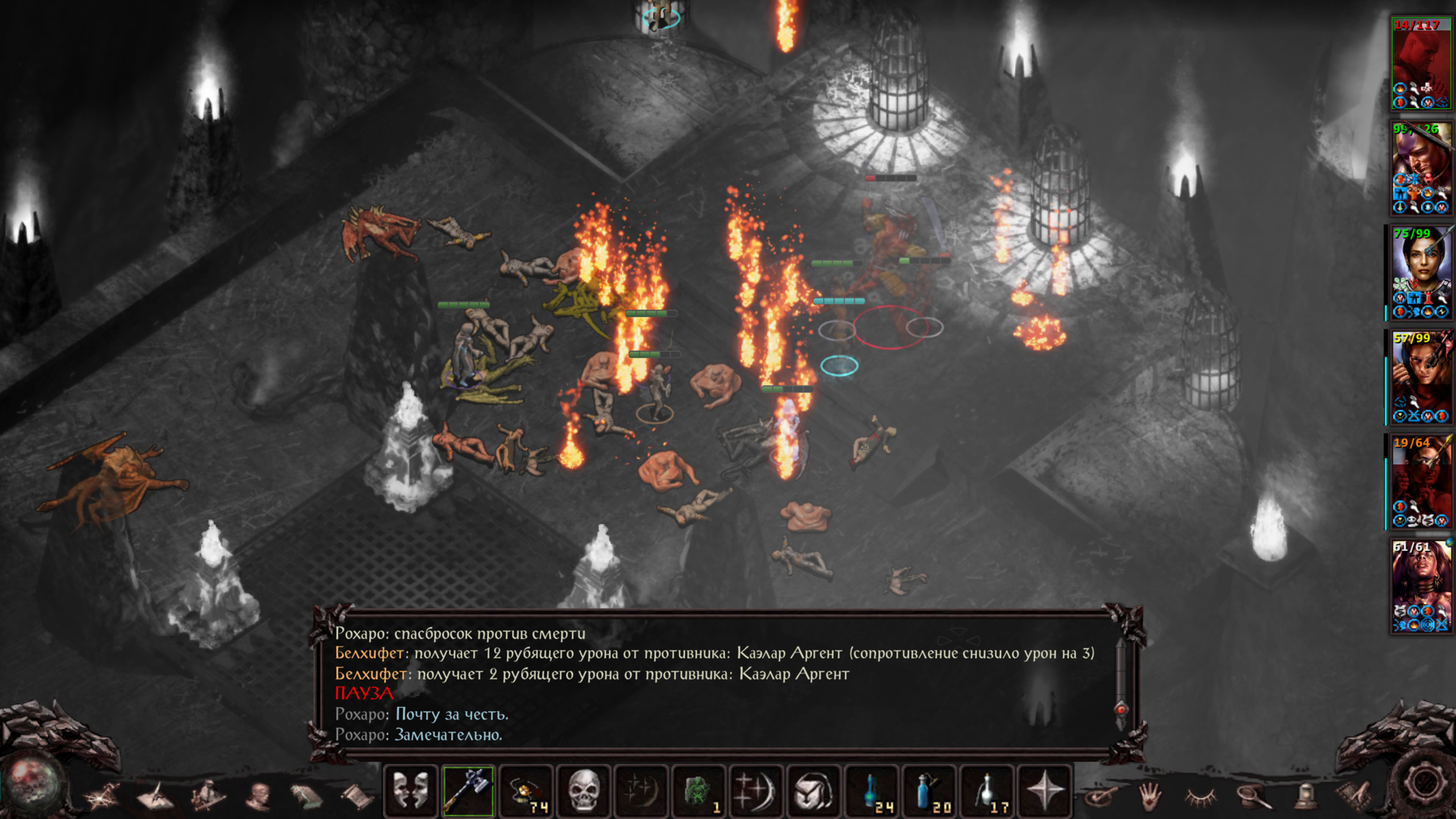Activate the white skull ability
Image resolution: width=1456 pixels, height=819 pixels.
click(584, 791)
